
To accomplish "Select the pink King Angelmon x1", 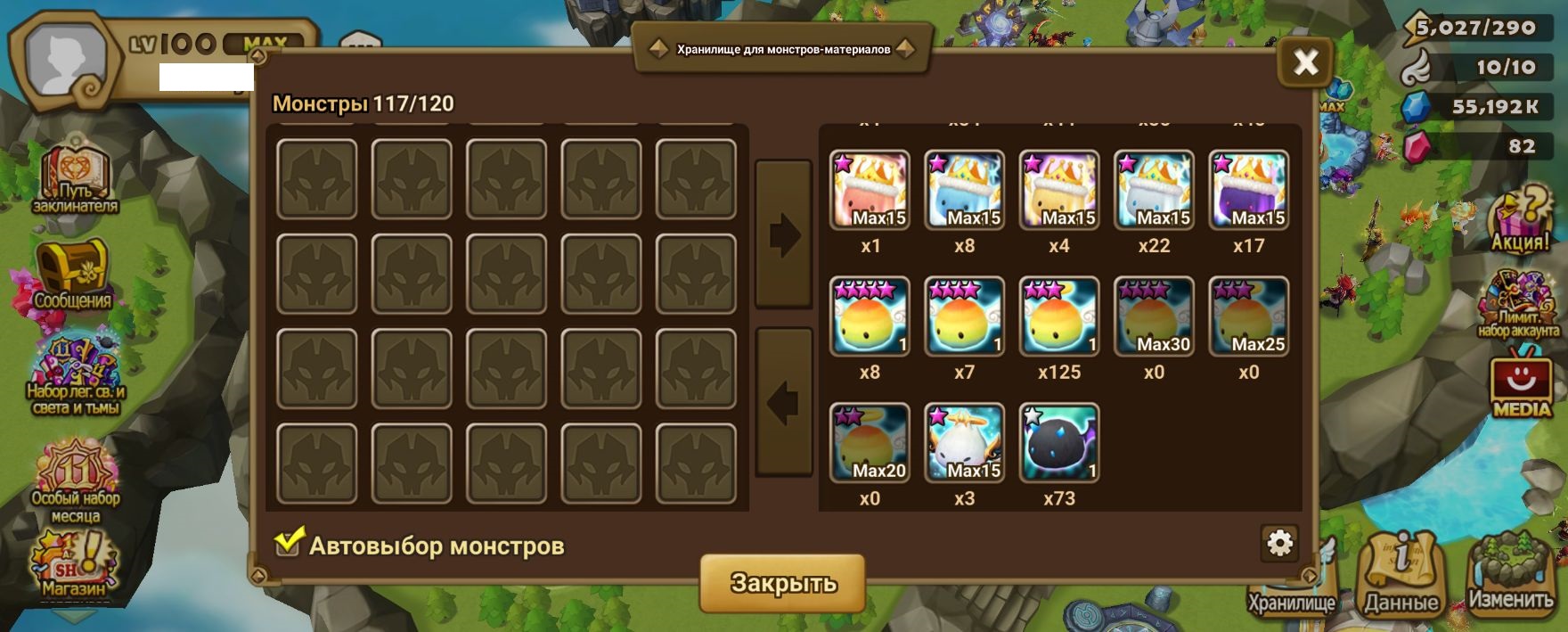I will [x=870, y=190].
